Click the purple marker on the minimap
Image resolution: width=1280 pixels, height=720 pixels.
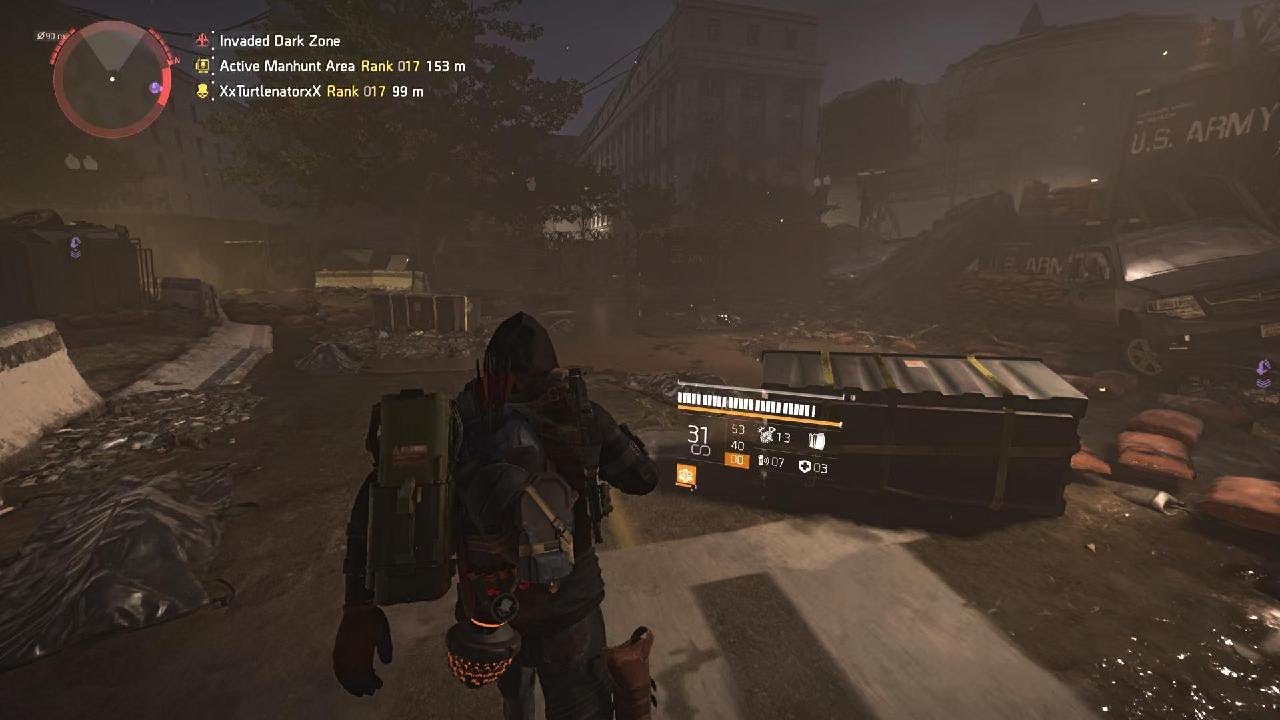(x=156, y=88)
